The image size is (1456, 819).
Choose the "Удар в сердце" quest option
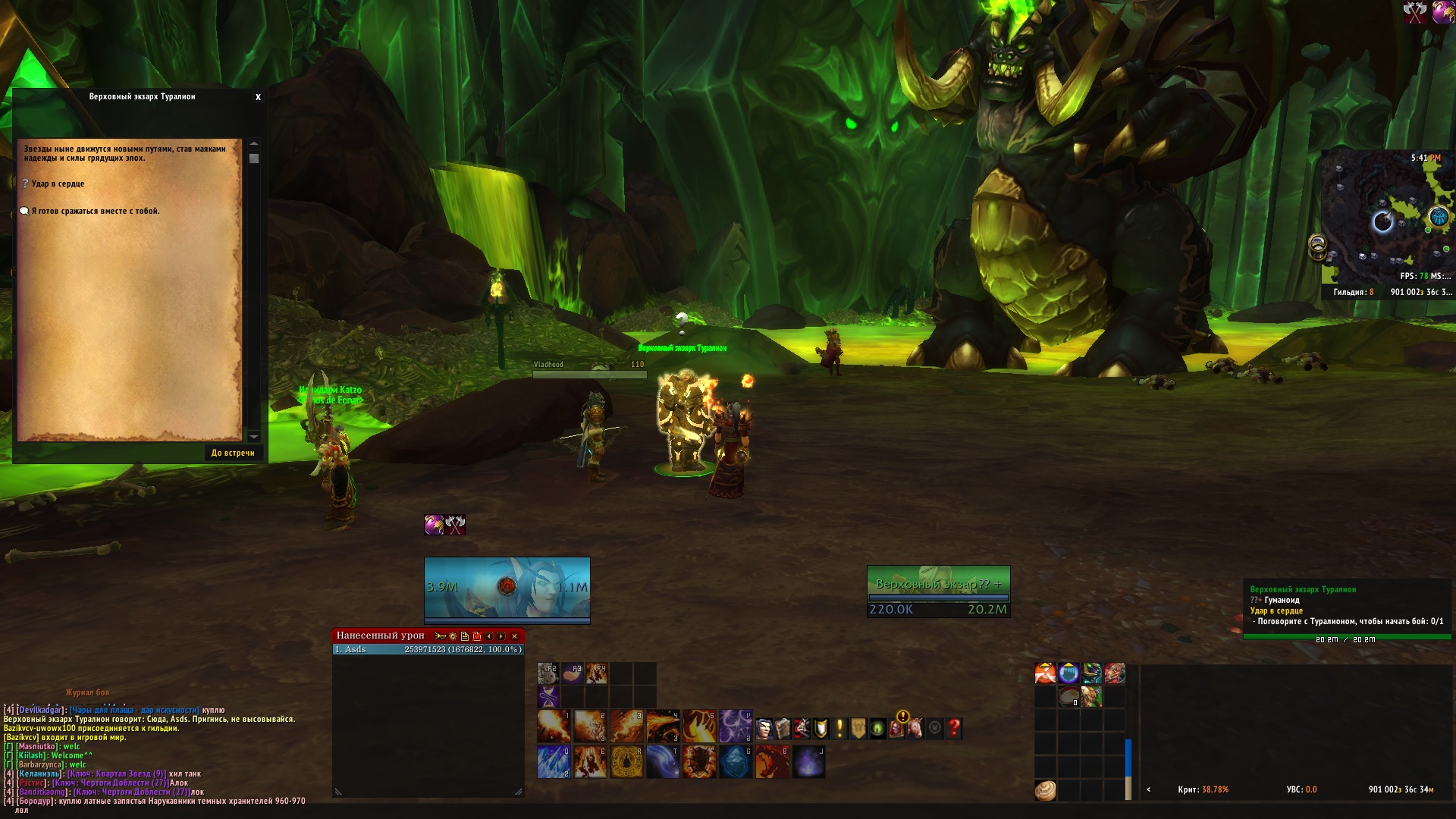click(58, 184)
